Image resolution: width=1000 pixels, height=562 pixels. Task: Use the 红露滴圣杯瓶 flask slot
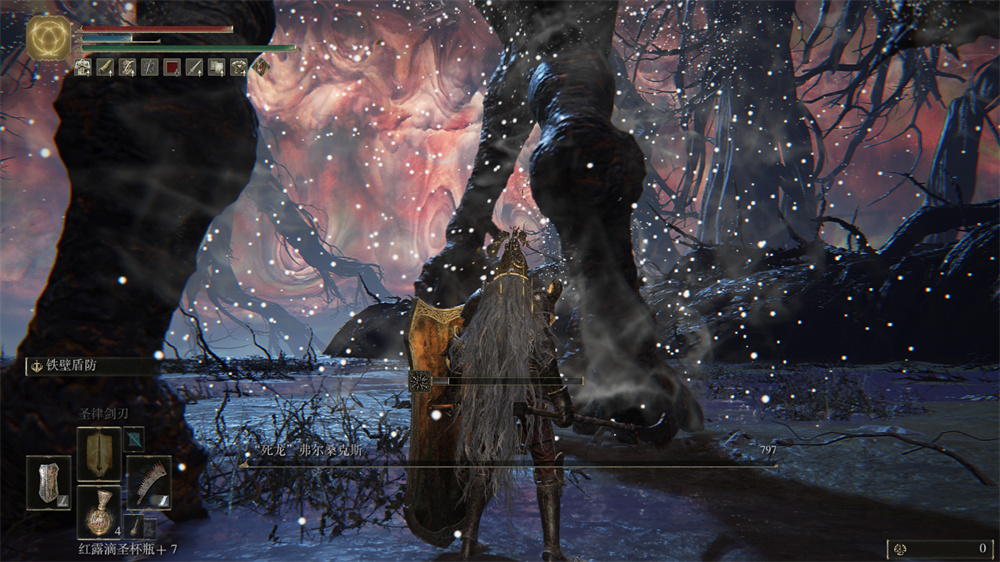99,513
